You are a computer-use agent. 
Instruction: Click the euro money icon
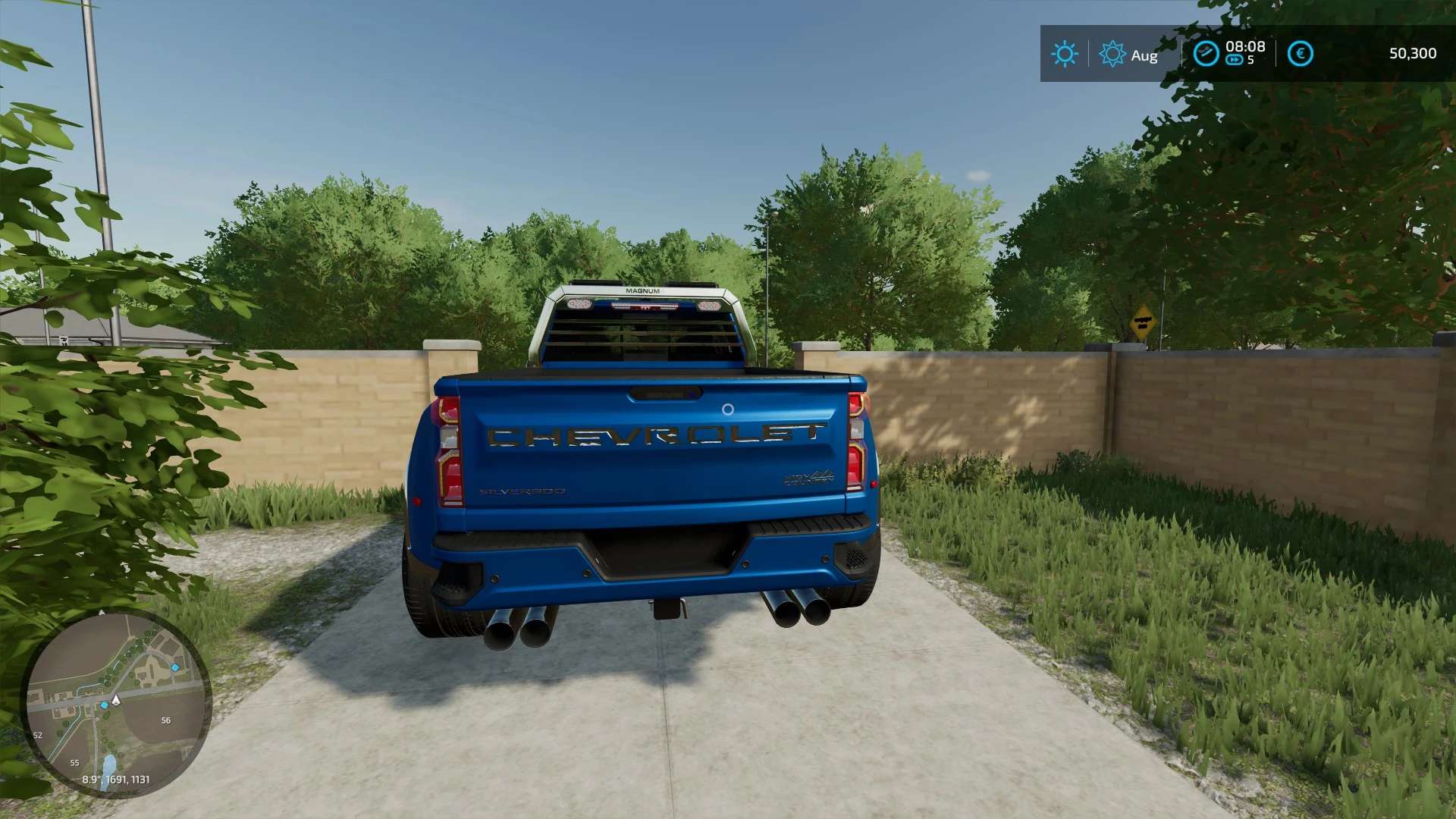click(x=1300, y=54)
